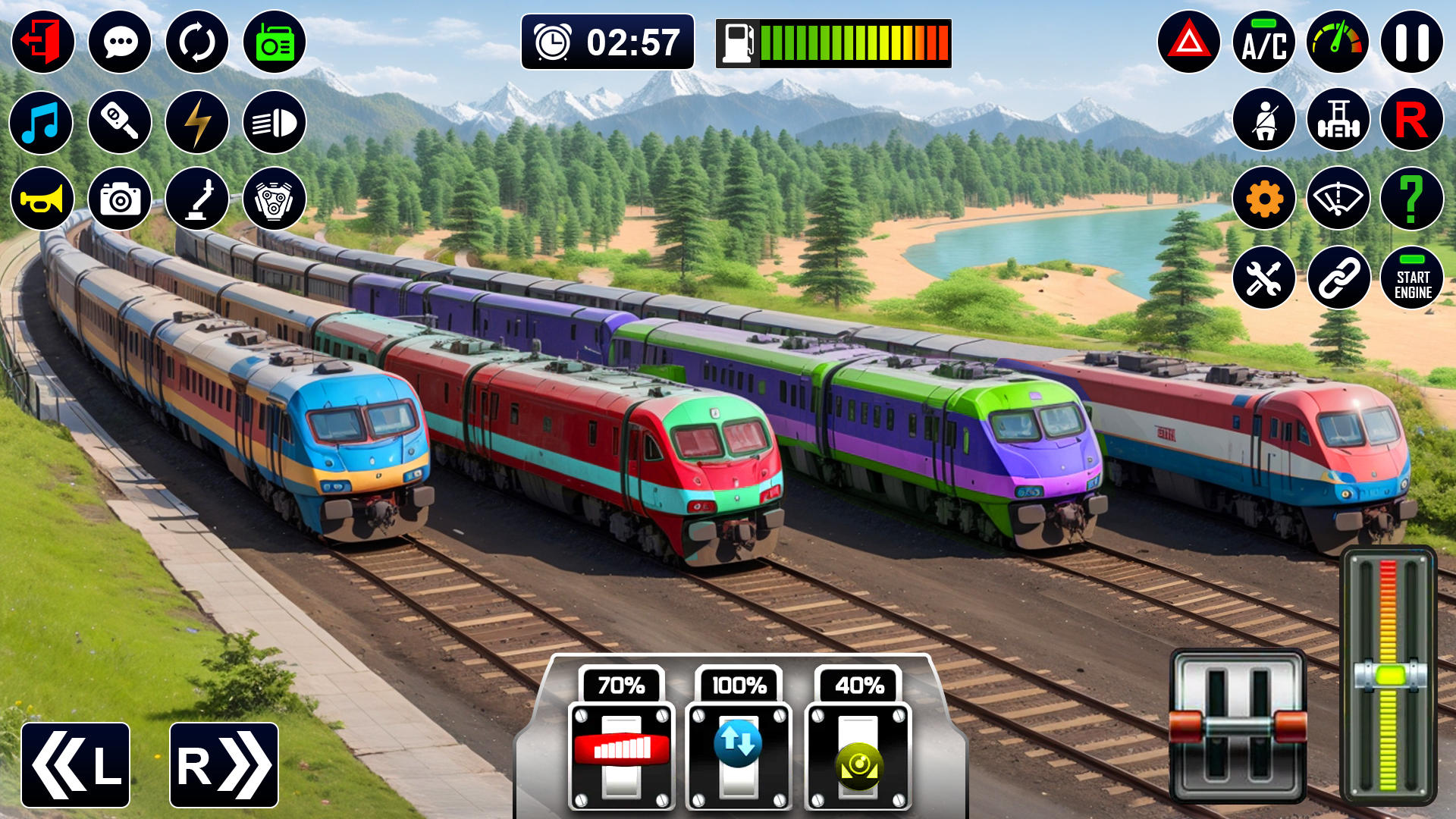Screen dimensions: 1456x819
Task: Enable the A/C toggle
Action: pos(1263,43)
